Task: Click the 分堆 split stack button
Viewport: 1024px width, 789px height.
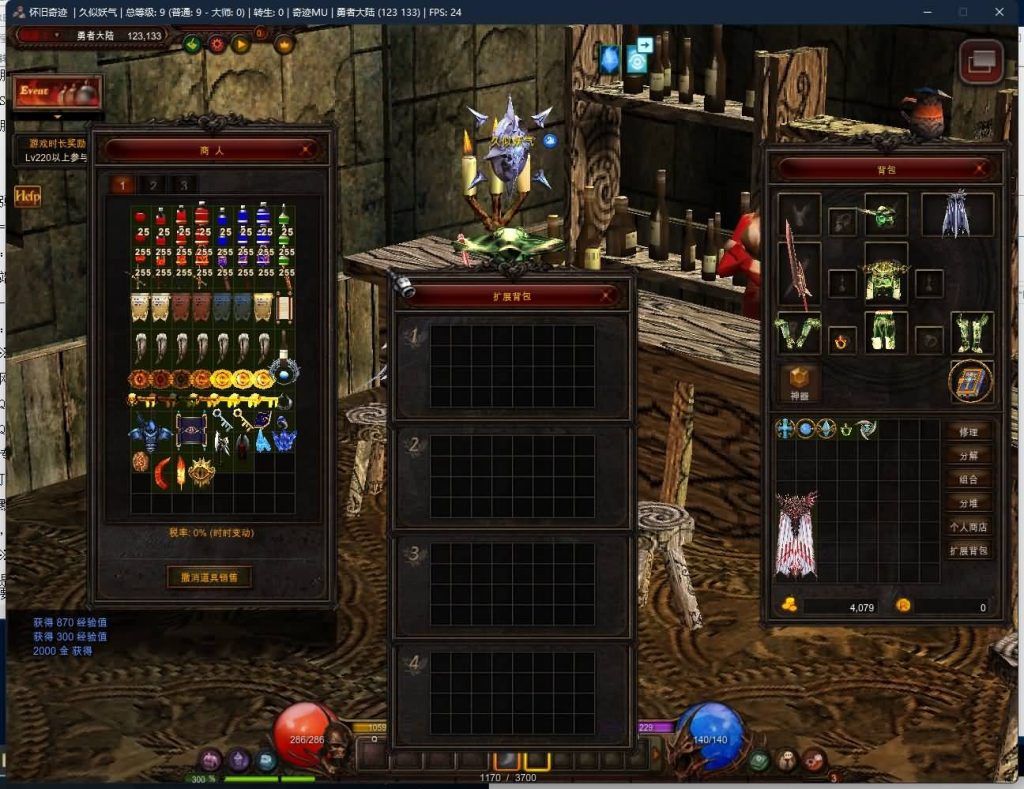Action: coord(968,503)
